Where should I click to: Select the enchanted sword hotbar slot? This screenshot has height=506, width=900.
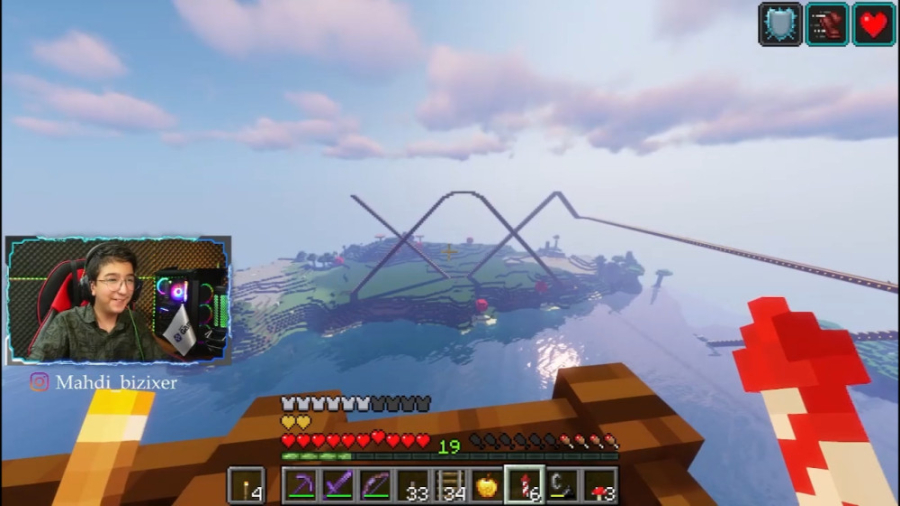[x=337, y=486]
